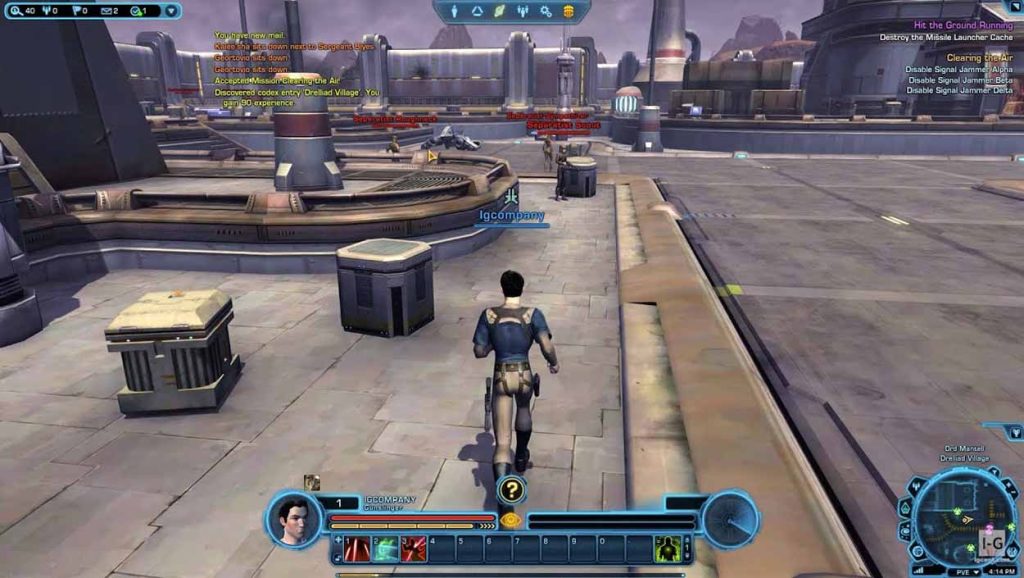Select the IGCOMPANY player portrait
Screen dimensions: 1024x578
coord(295,520)
